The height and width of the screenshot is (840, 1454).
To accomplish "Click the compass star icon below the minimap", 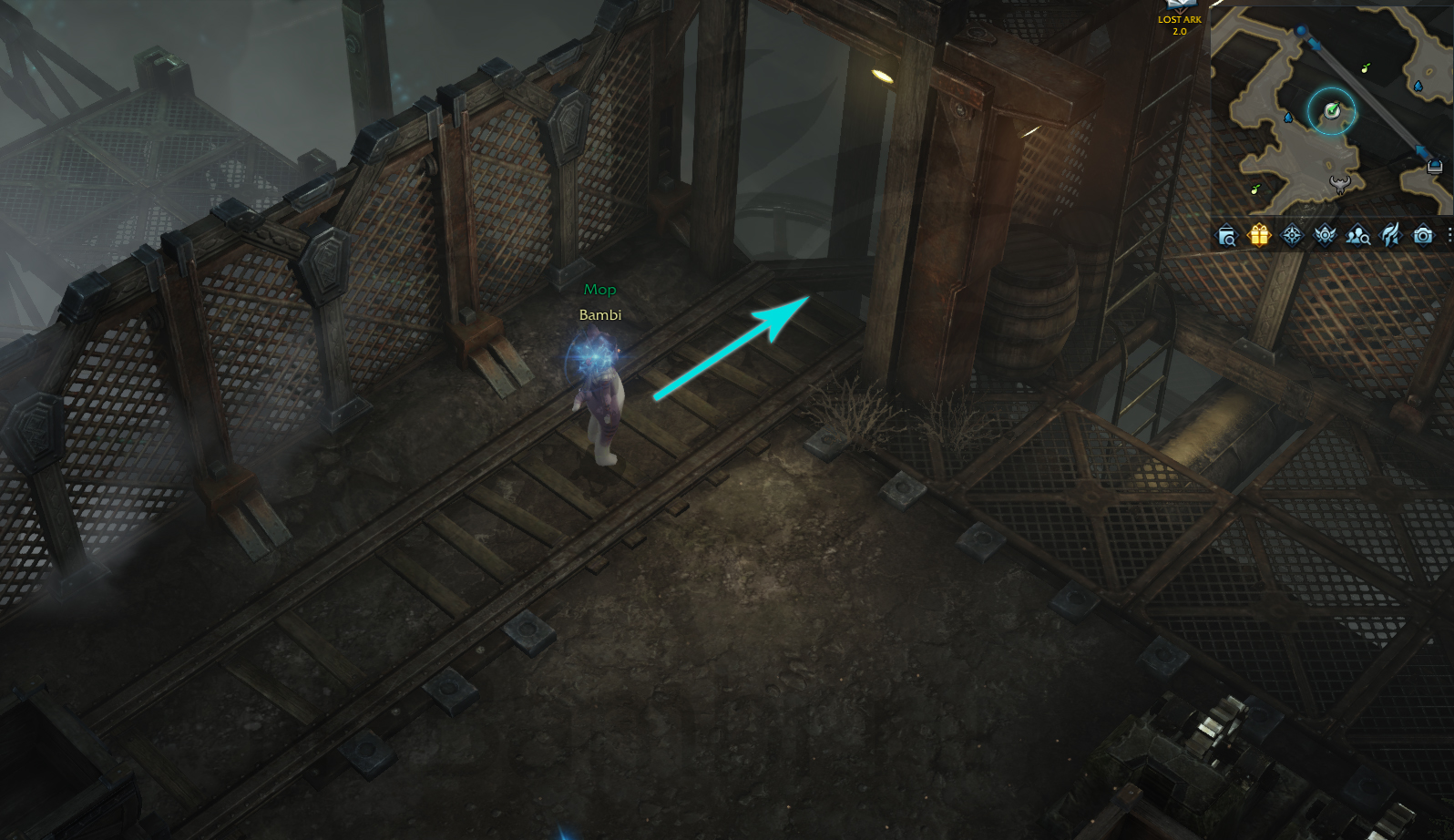I will coord(1292,236).
